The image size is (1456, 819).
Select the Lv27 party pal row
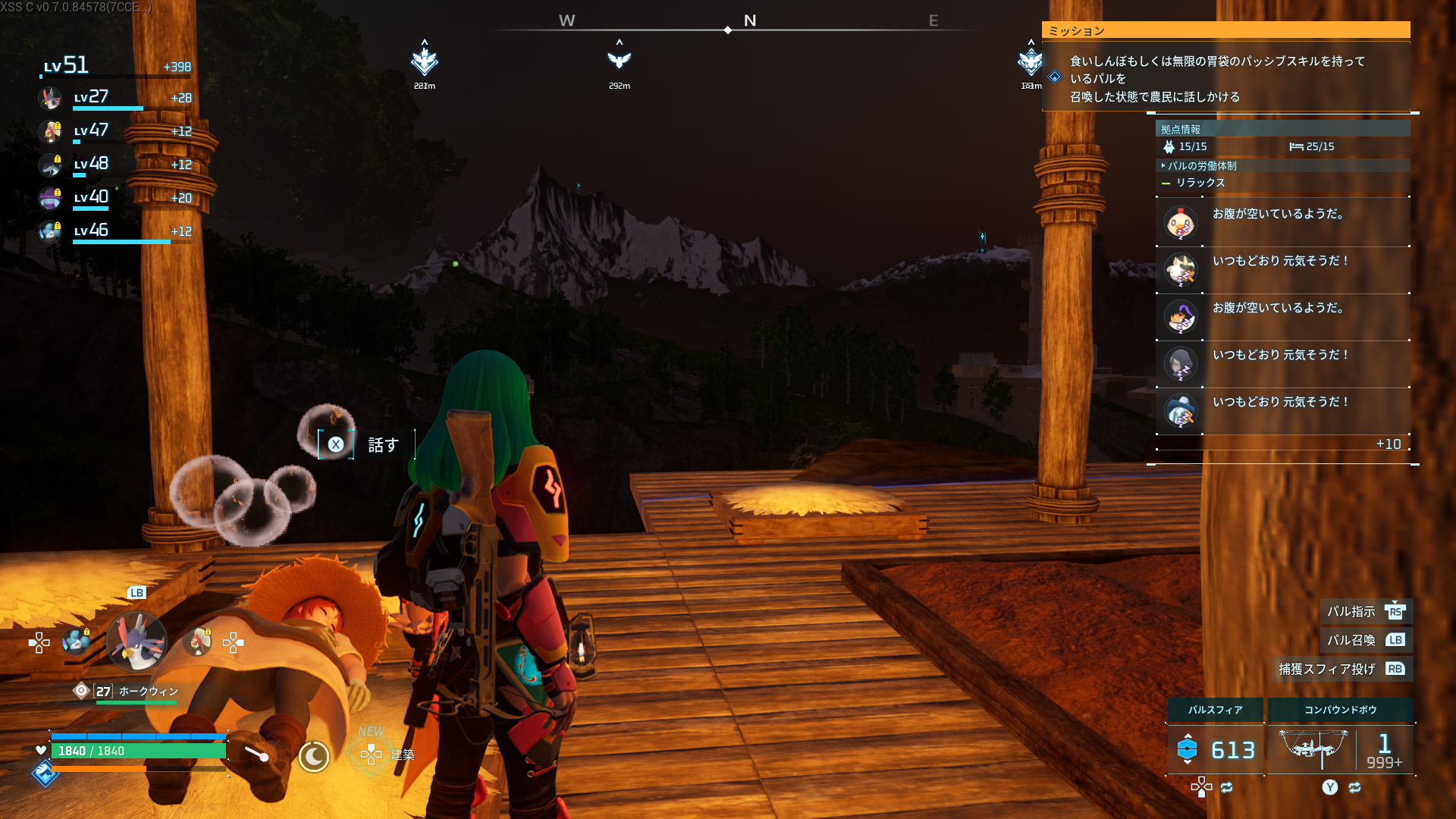114,98
